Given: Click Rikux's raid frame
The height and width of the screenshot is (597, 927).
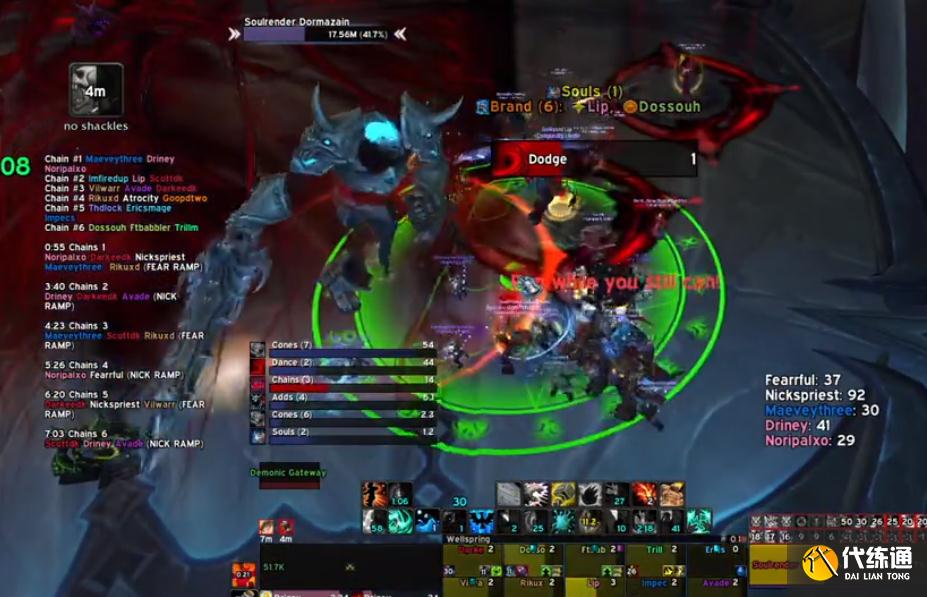Looking at the screenshot, I should 532,583.
